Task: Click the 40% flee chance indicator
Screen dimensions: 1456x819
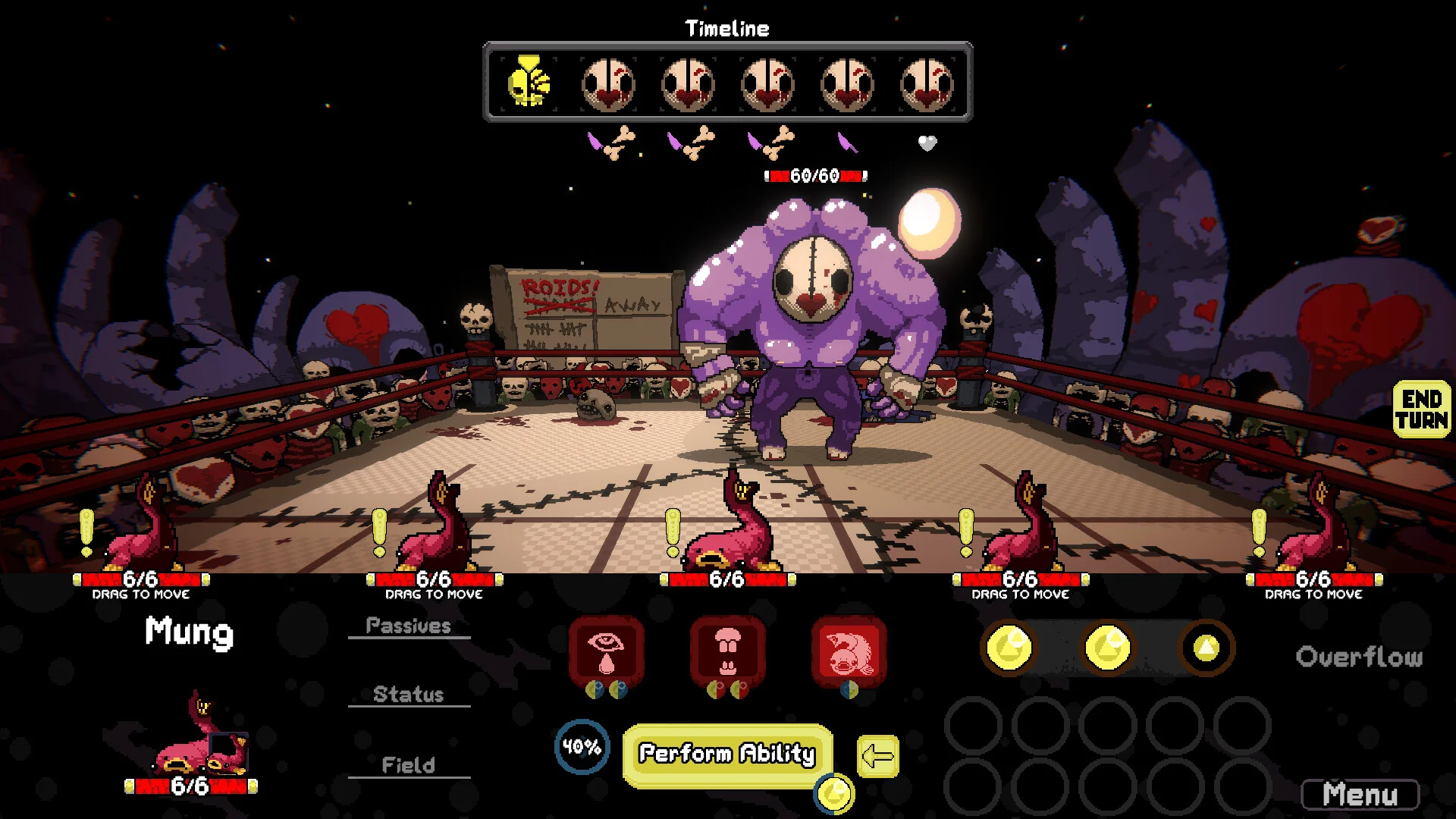Action: (582, 747)
